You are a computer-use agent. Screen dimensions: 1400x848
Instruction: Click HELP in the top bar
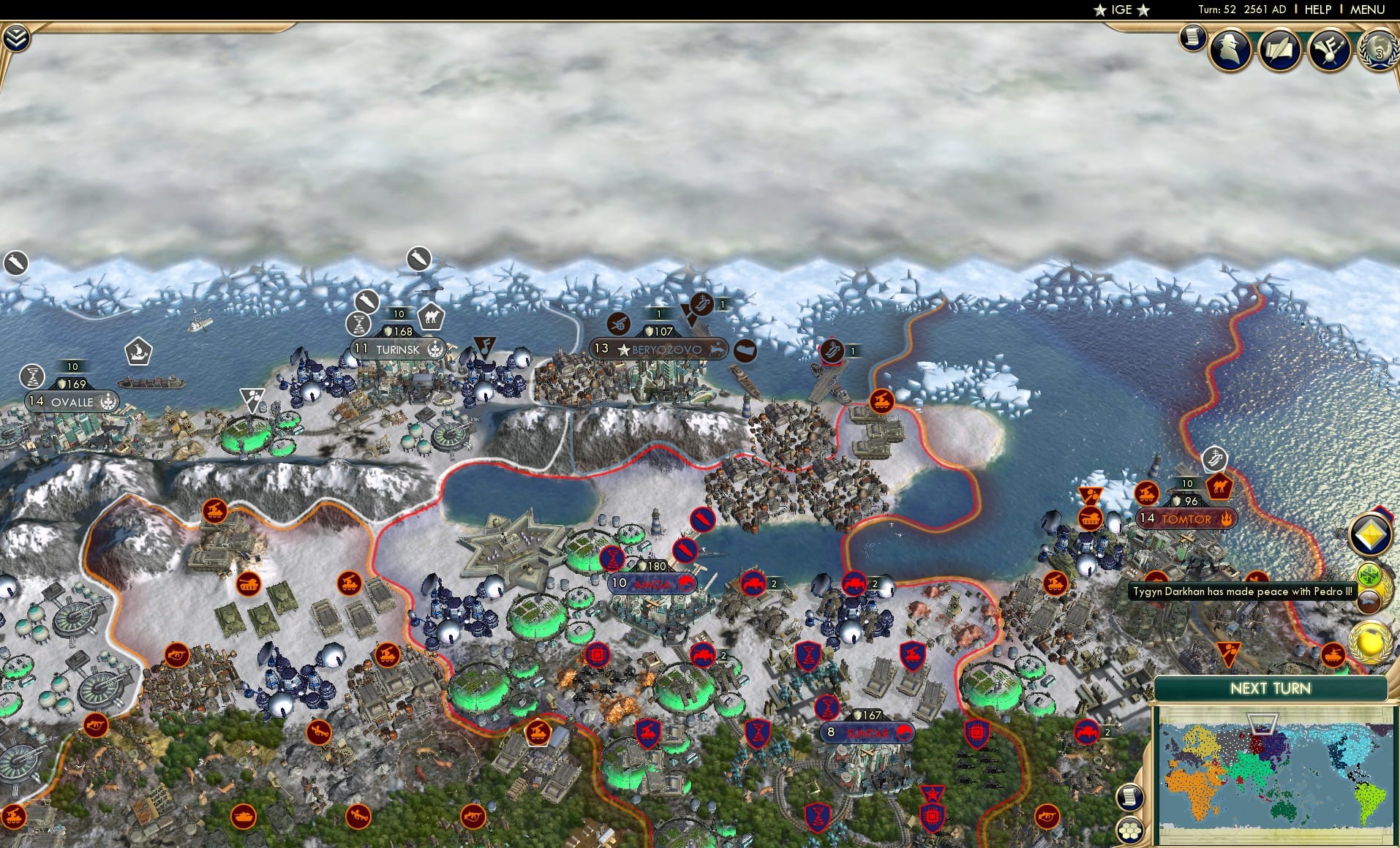[x=1317, y=9]
